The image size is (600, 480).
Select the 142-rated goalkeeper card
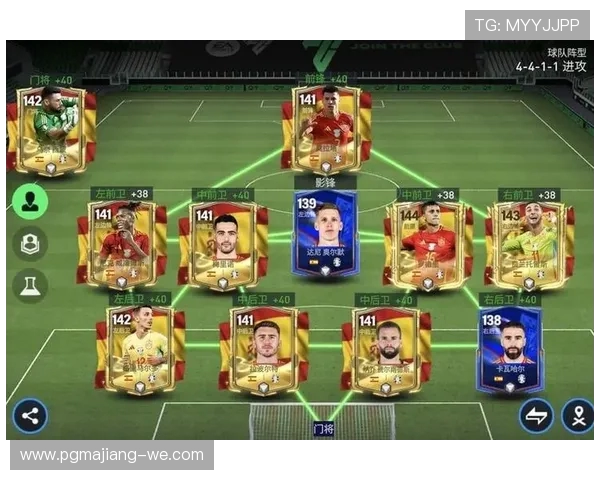click(x=51, y=131)
